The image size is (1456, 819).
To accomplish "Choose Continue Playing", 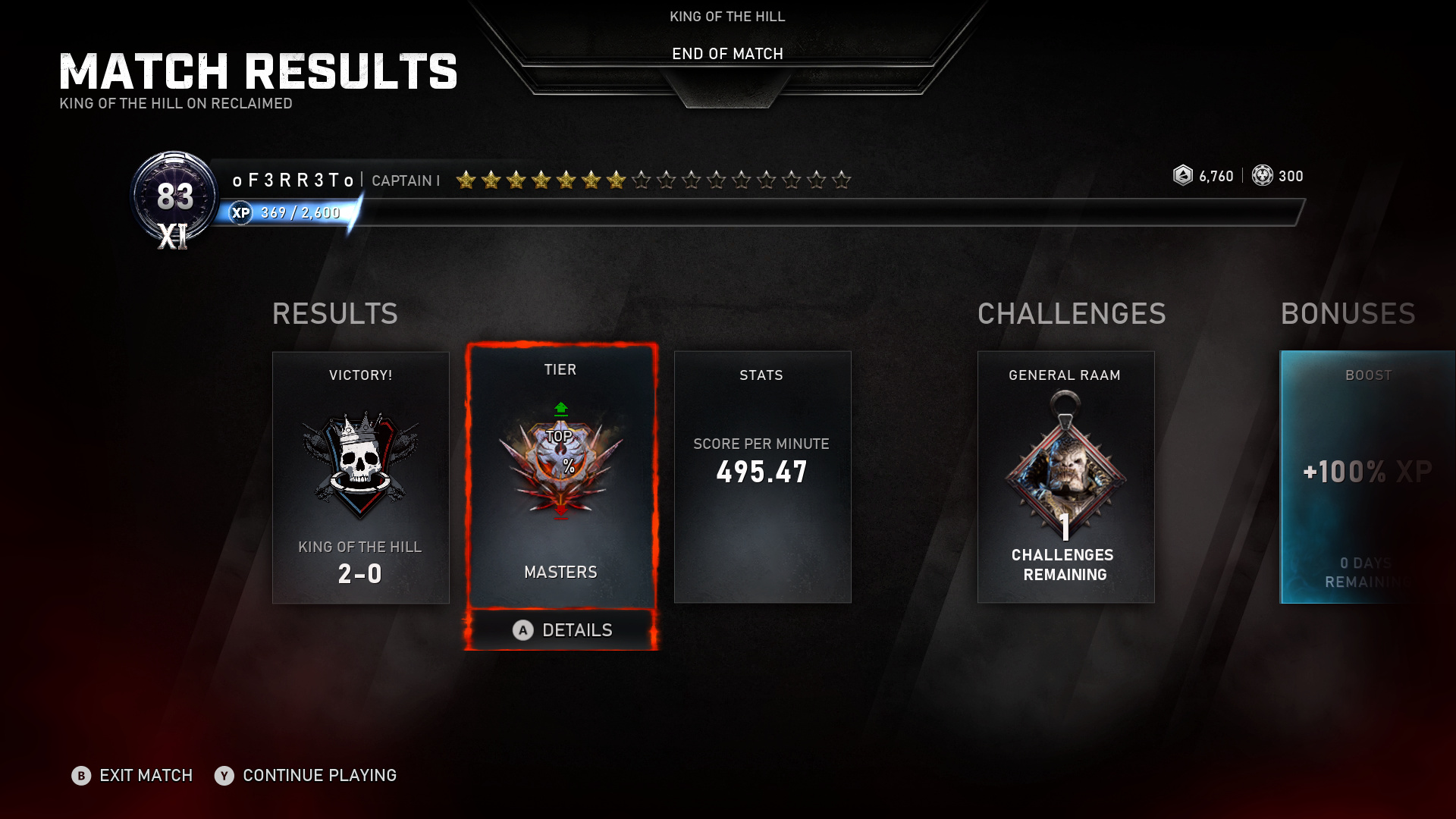I will click(306, 775).
